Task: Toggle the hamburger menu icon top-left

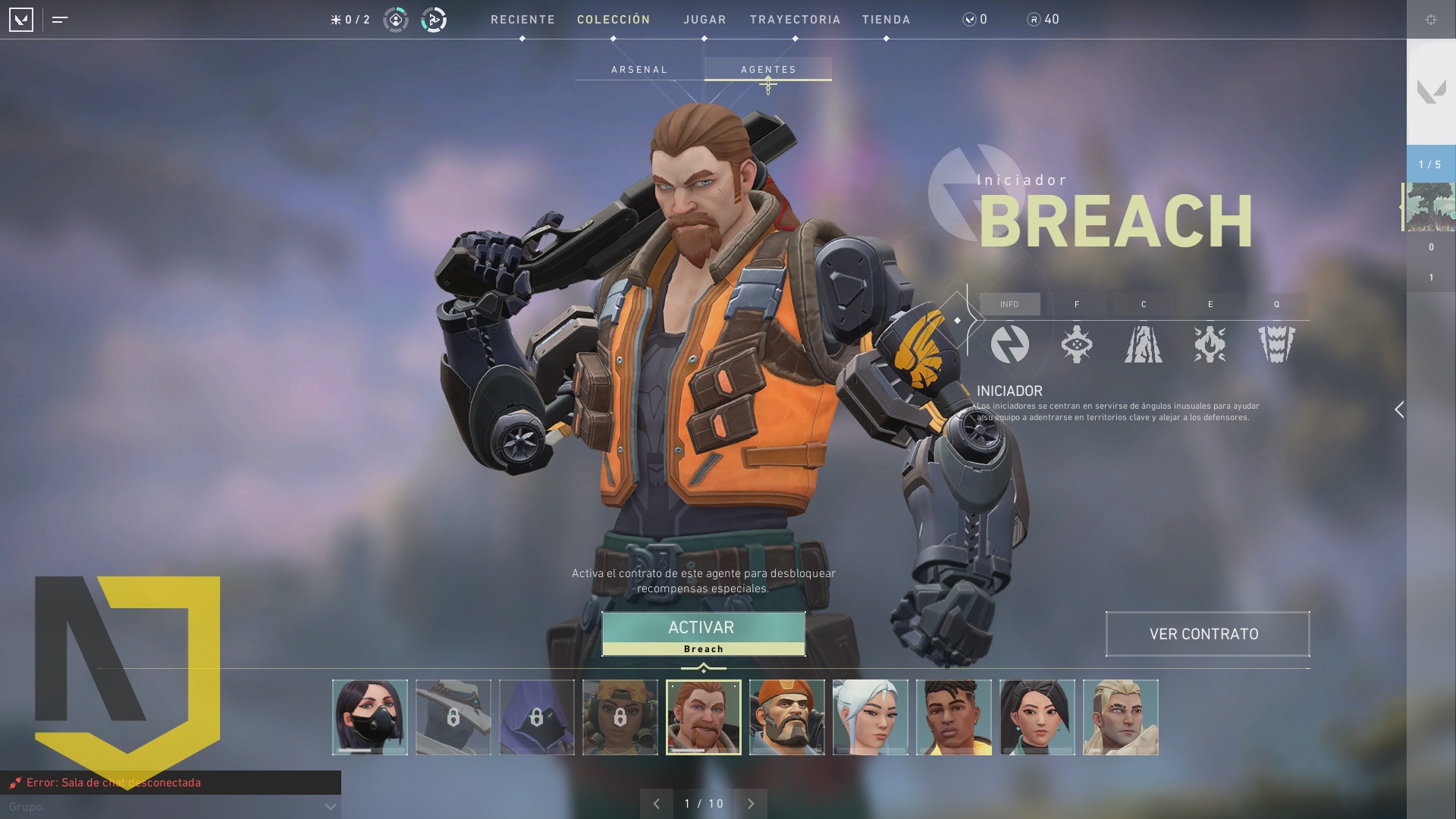Action: coord(59,20)
